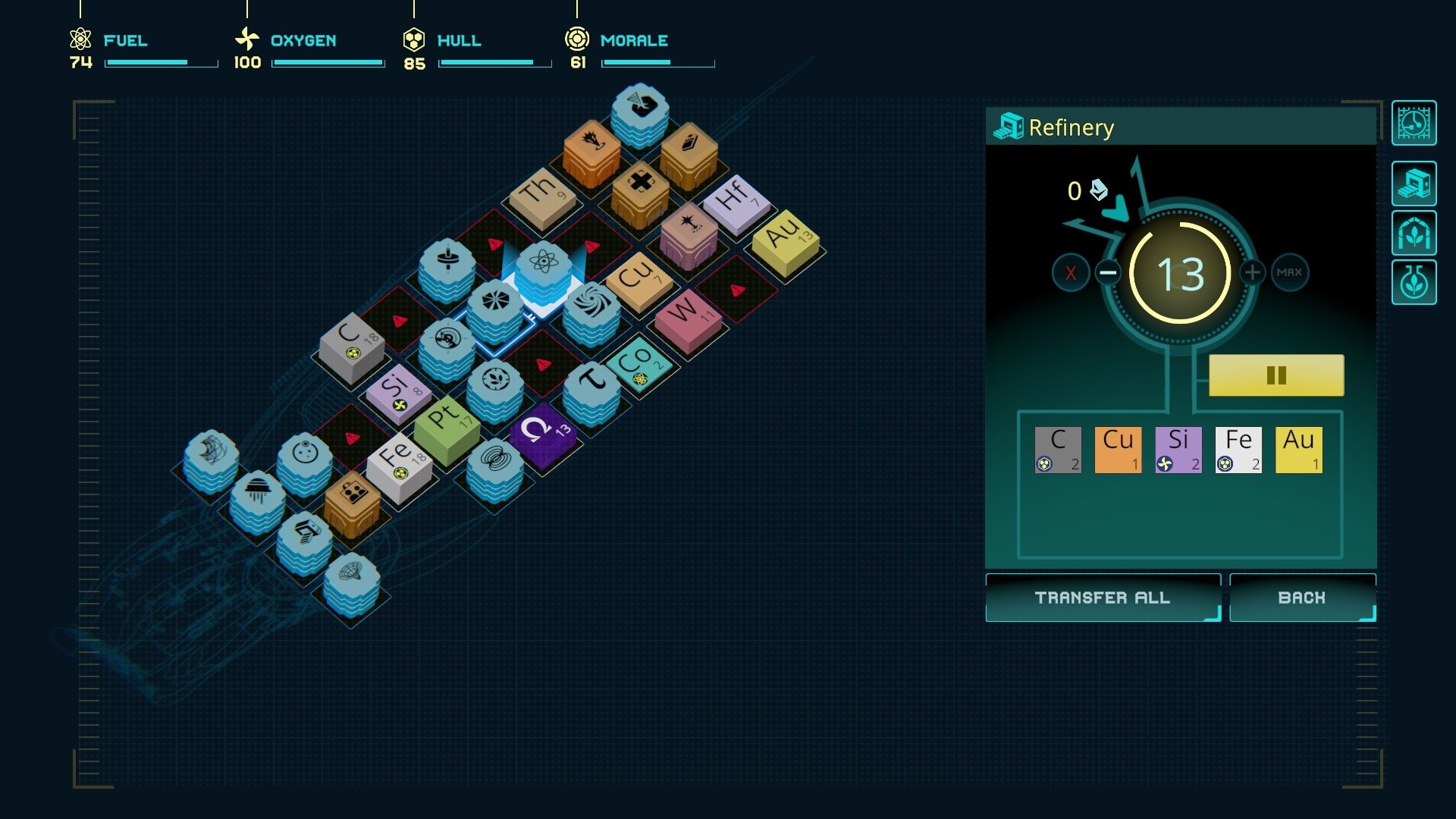Select the Carbon resource in the refinery
This screenshot has width=1456, height=819.
(x=1058, y=450)
